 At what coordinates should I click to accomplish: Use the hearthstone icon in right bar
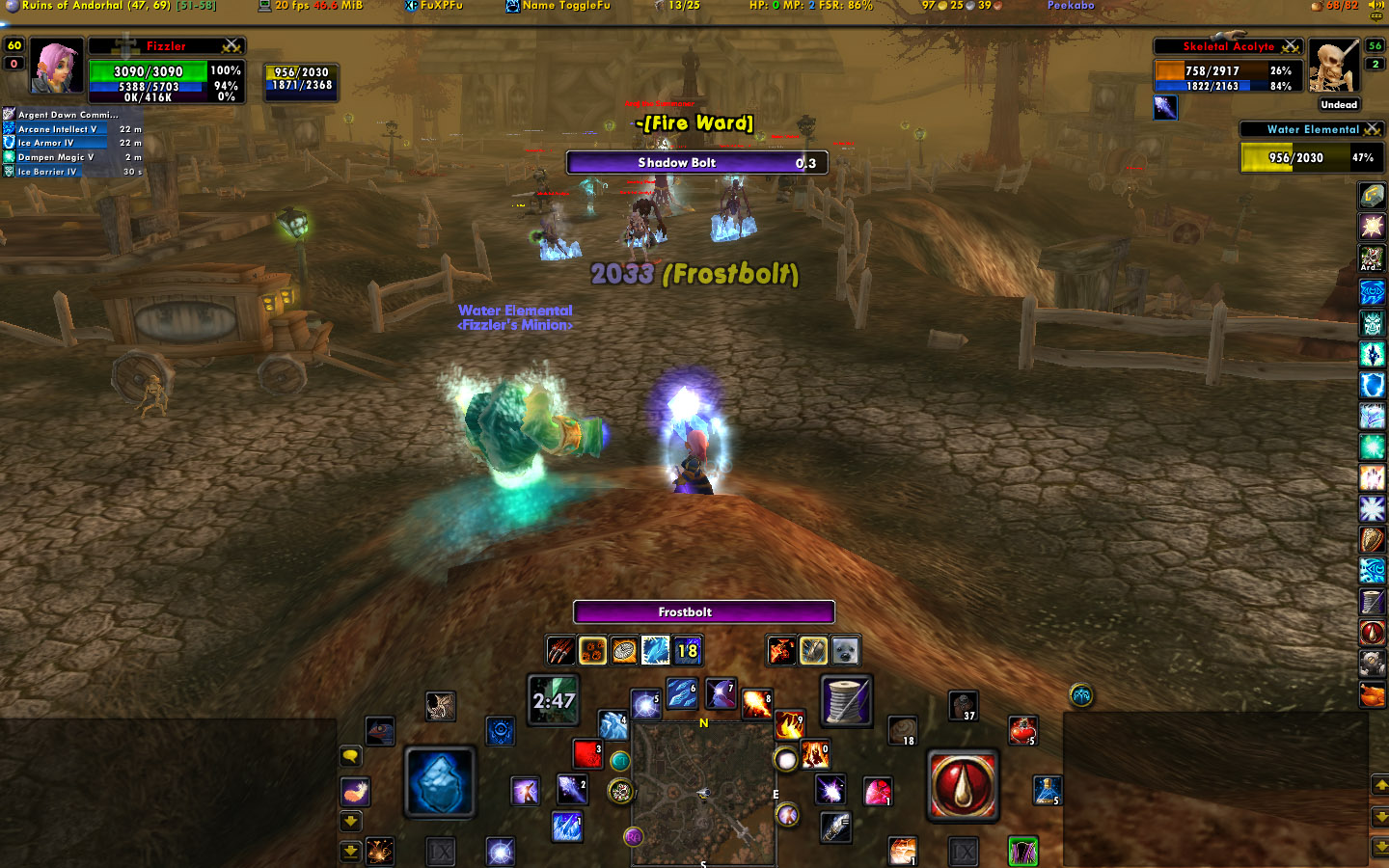1372,195
